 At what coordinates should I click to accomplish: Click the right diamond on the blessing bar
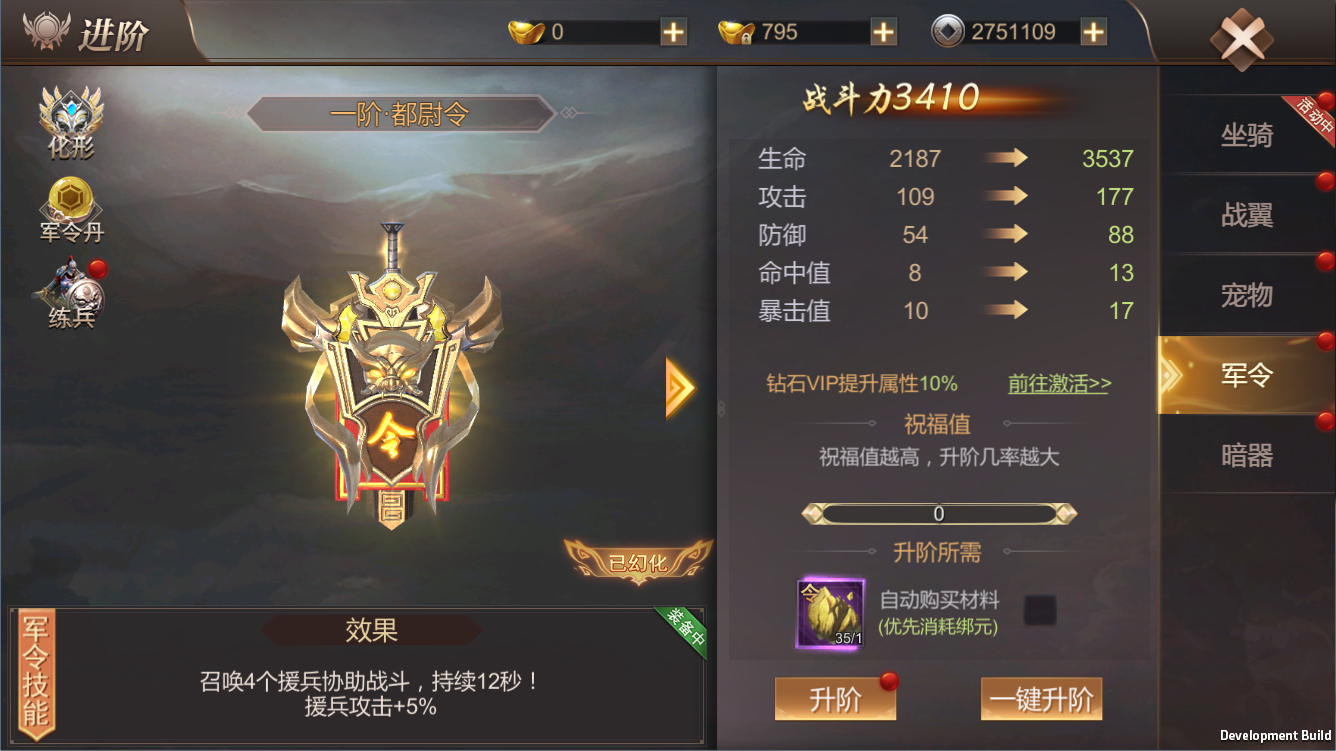1063,513
